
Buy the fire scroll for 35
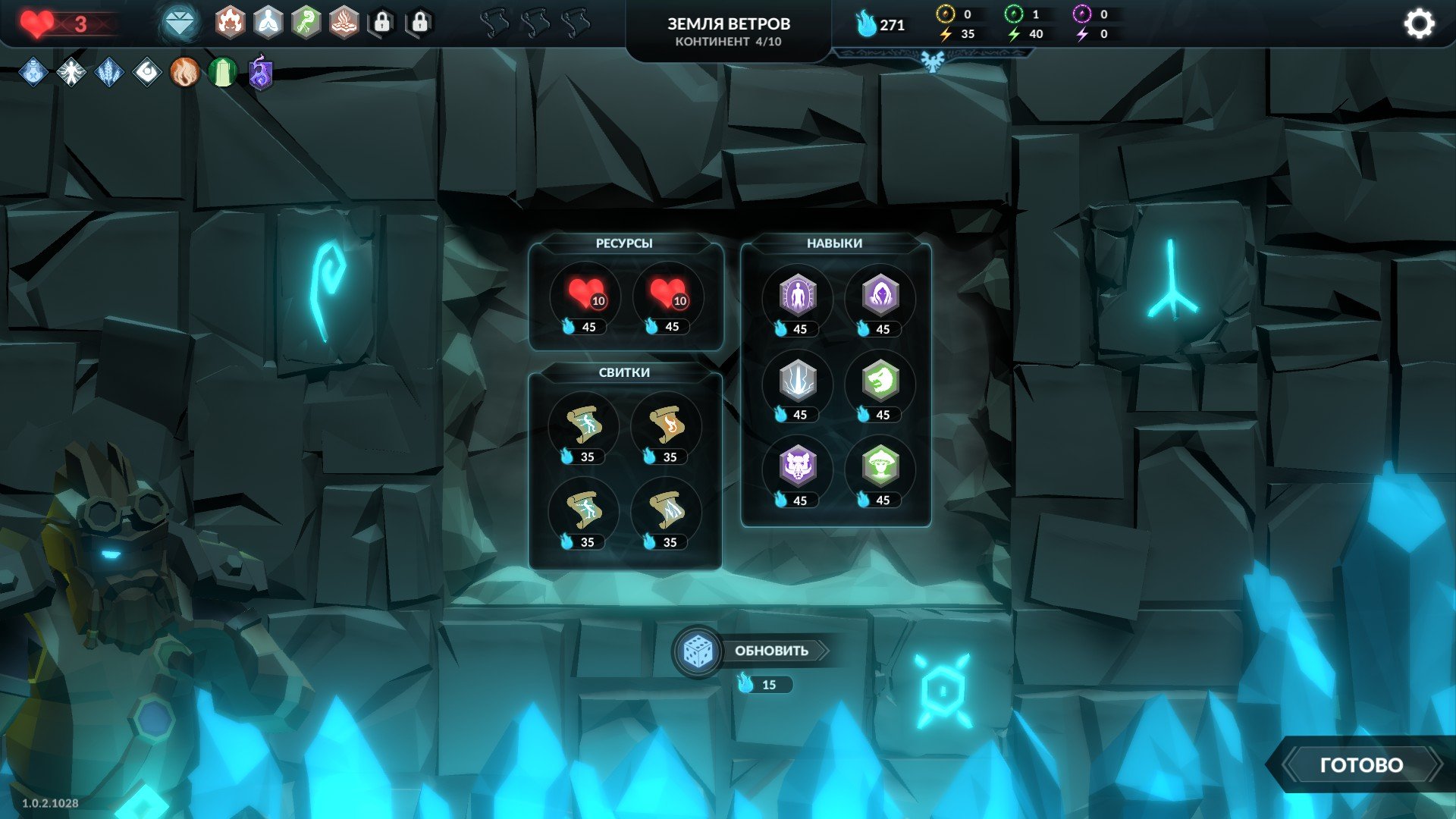point(667,426)
